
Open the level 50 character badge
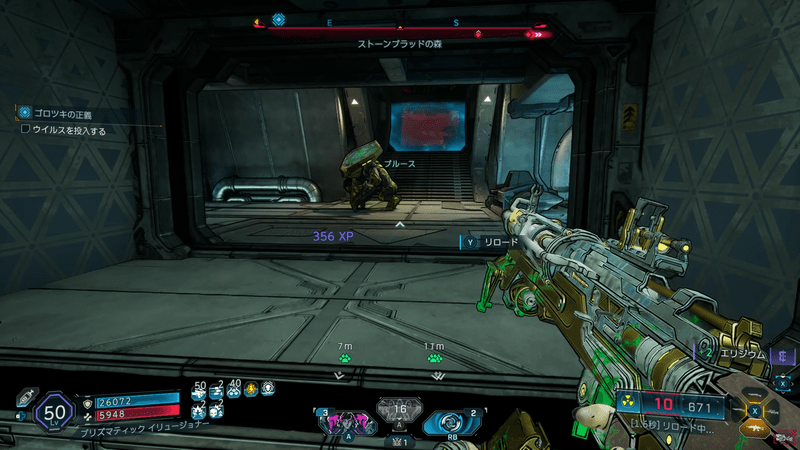(52, 413)
